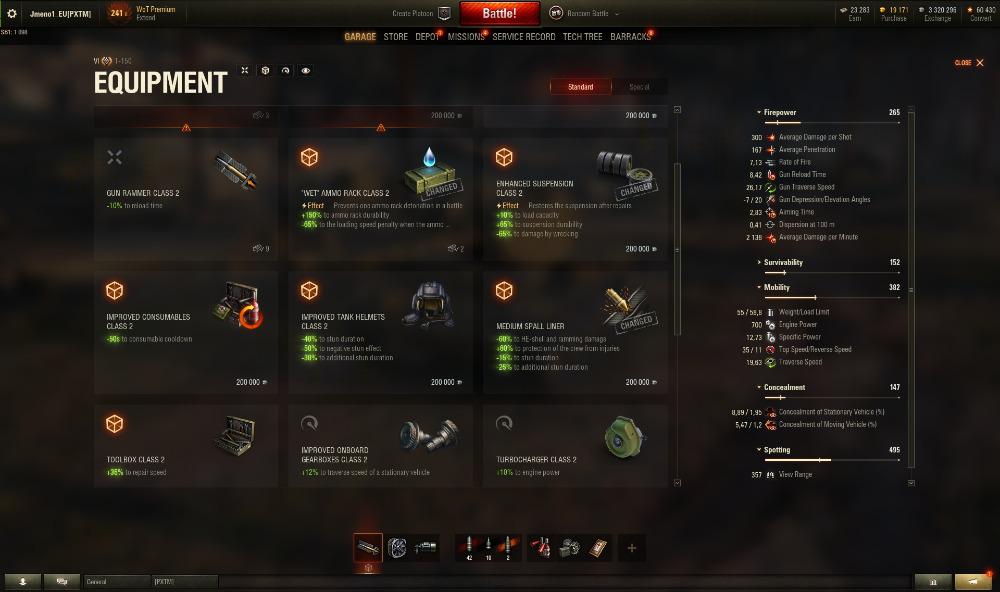Go to the Tech Tree tab
The height and width of the screenshot is (592, 1000).
582,37
